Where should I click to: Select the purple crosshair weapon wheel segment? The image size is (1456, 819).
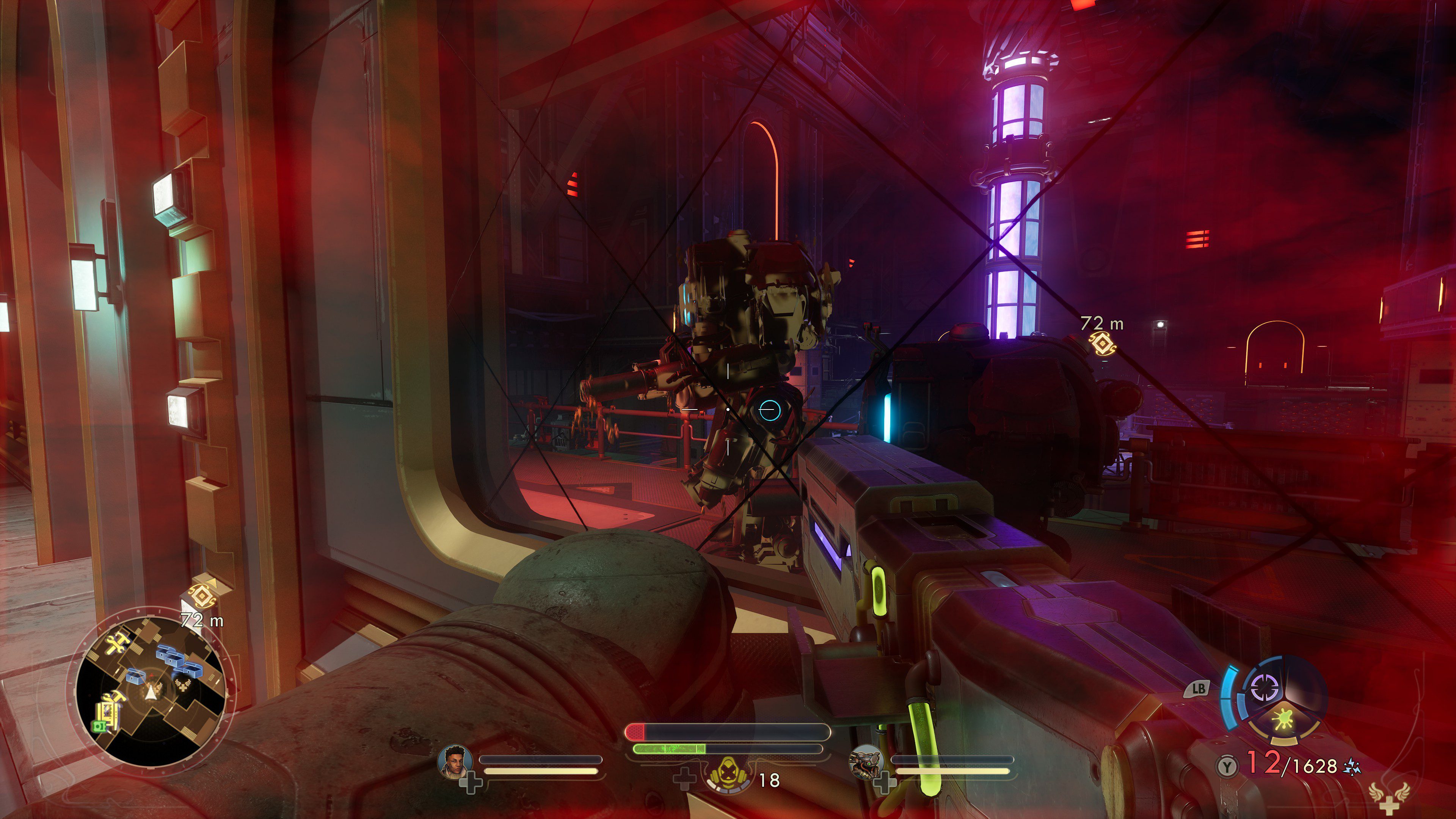[x=1266, y=689]
